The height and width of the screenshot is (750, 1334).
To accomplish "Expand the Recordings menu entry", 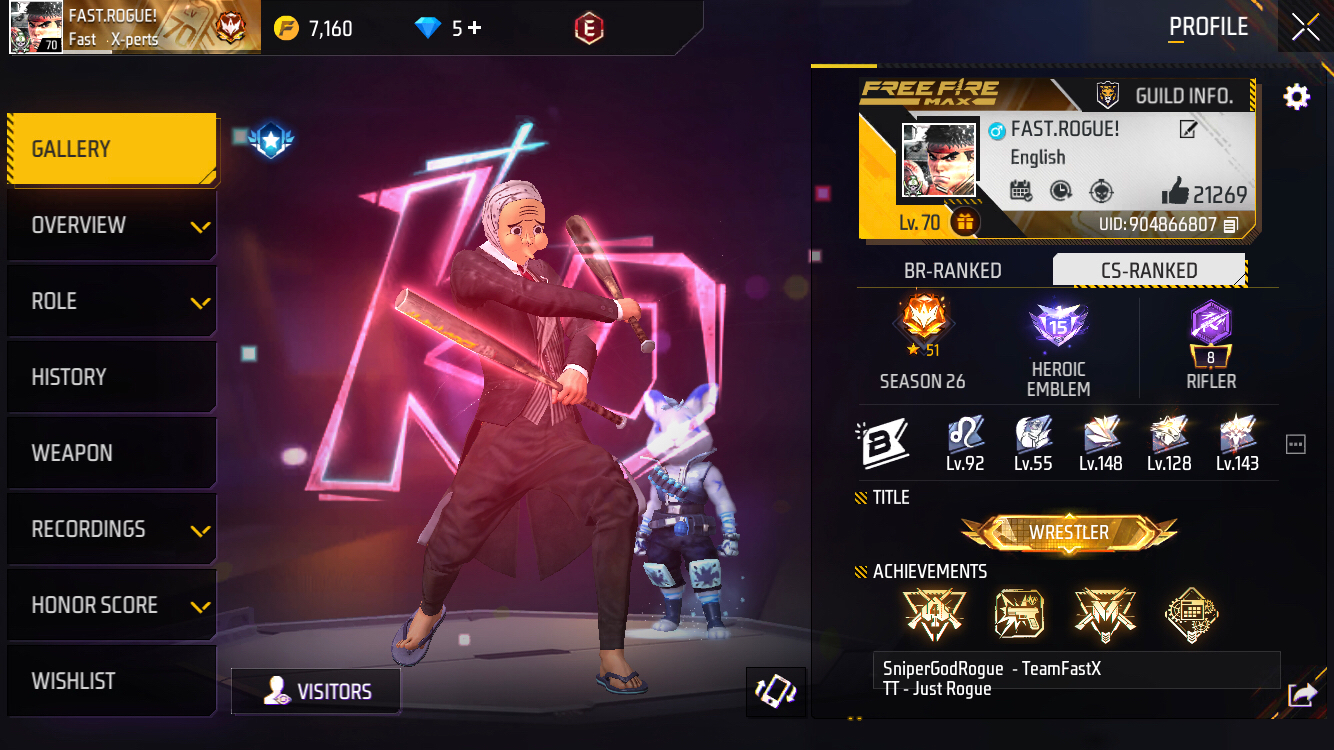I will [112, 530].
